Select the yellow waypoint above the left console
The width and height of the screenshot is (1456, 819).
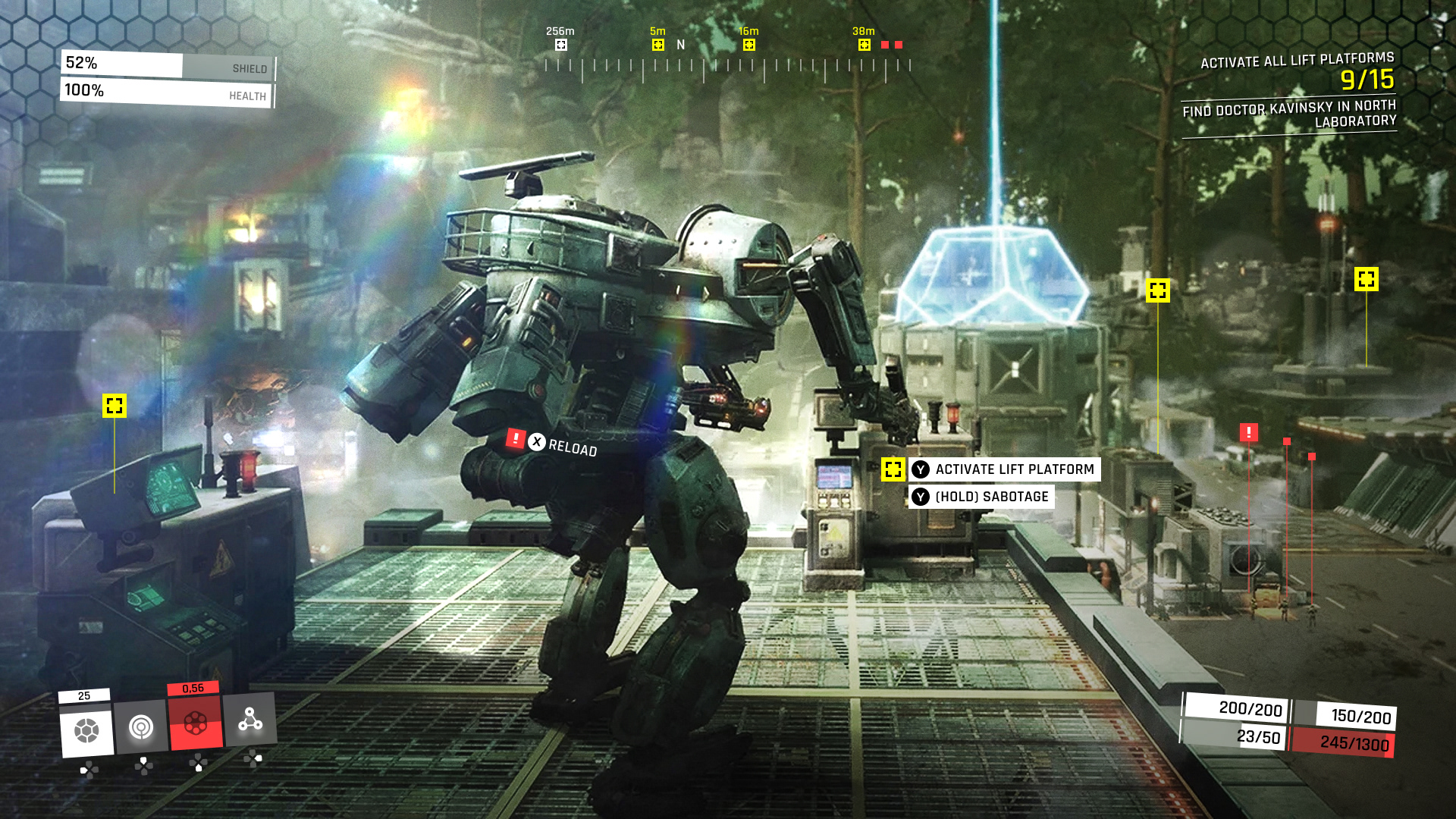(115, 406)
